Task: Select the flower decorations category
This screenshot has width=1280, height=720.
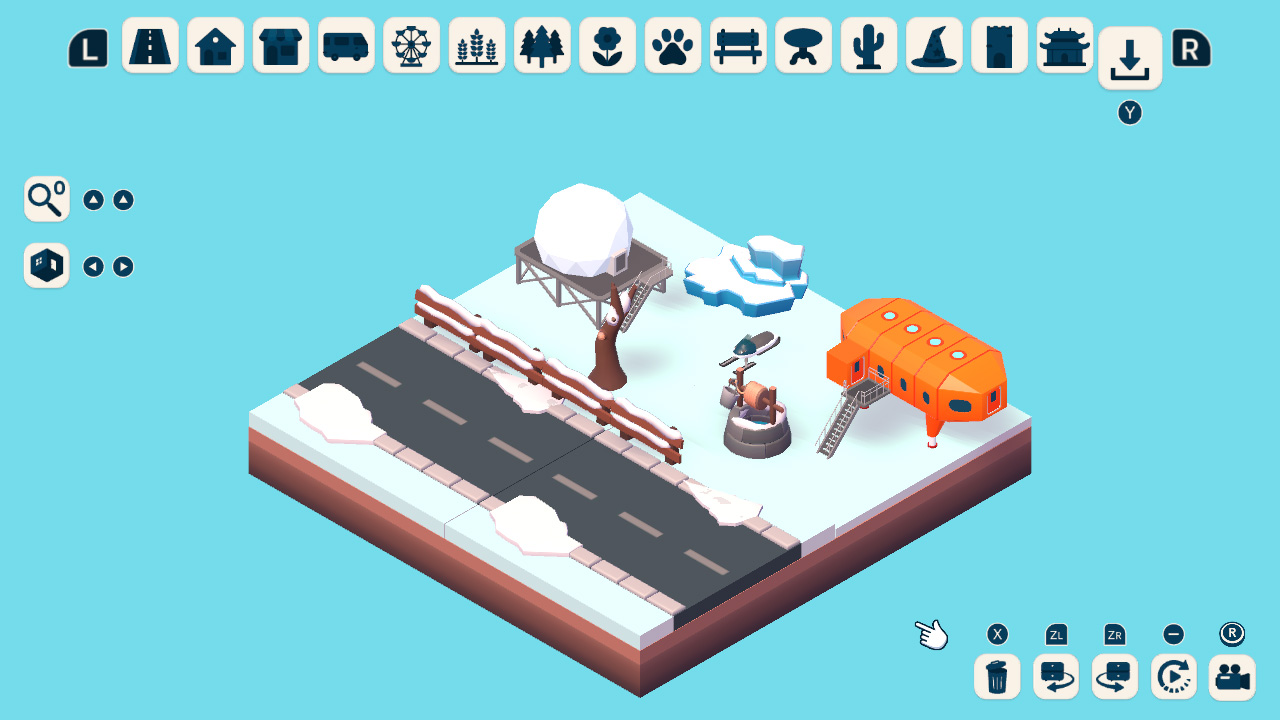Action: click(607, 45)
